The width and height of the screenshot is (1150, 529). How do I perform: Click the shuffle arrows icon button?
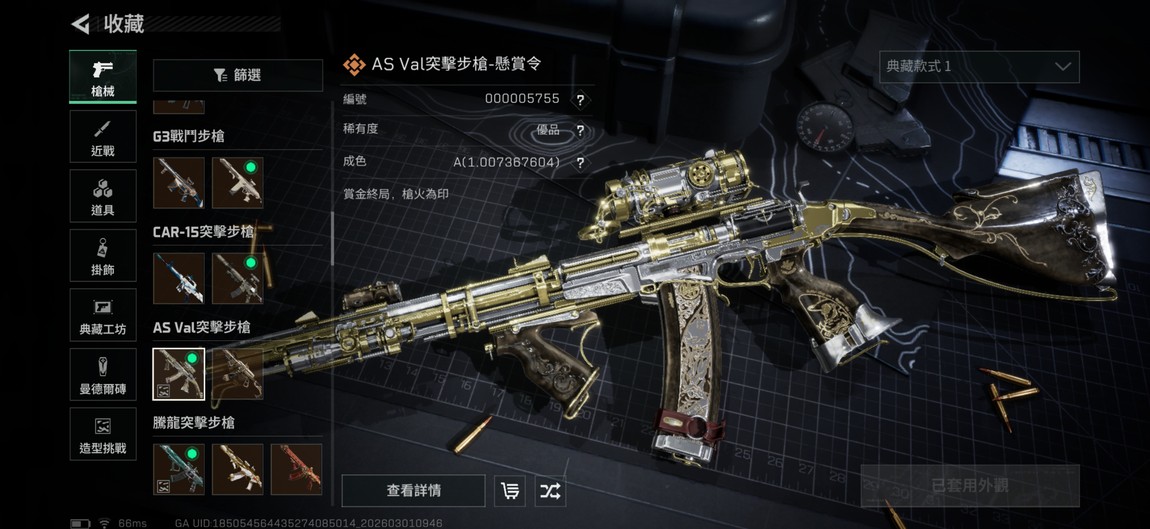(x=550, y=491)
